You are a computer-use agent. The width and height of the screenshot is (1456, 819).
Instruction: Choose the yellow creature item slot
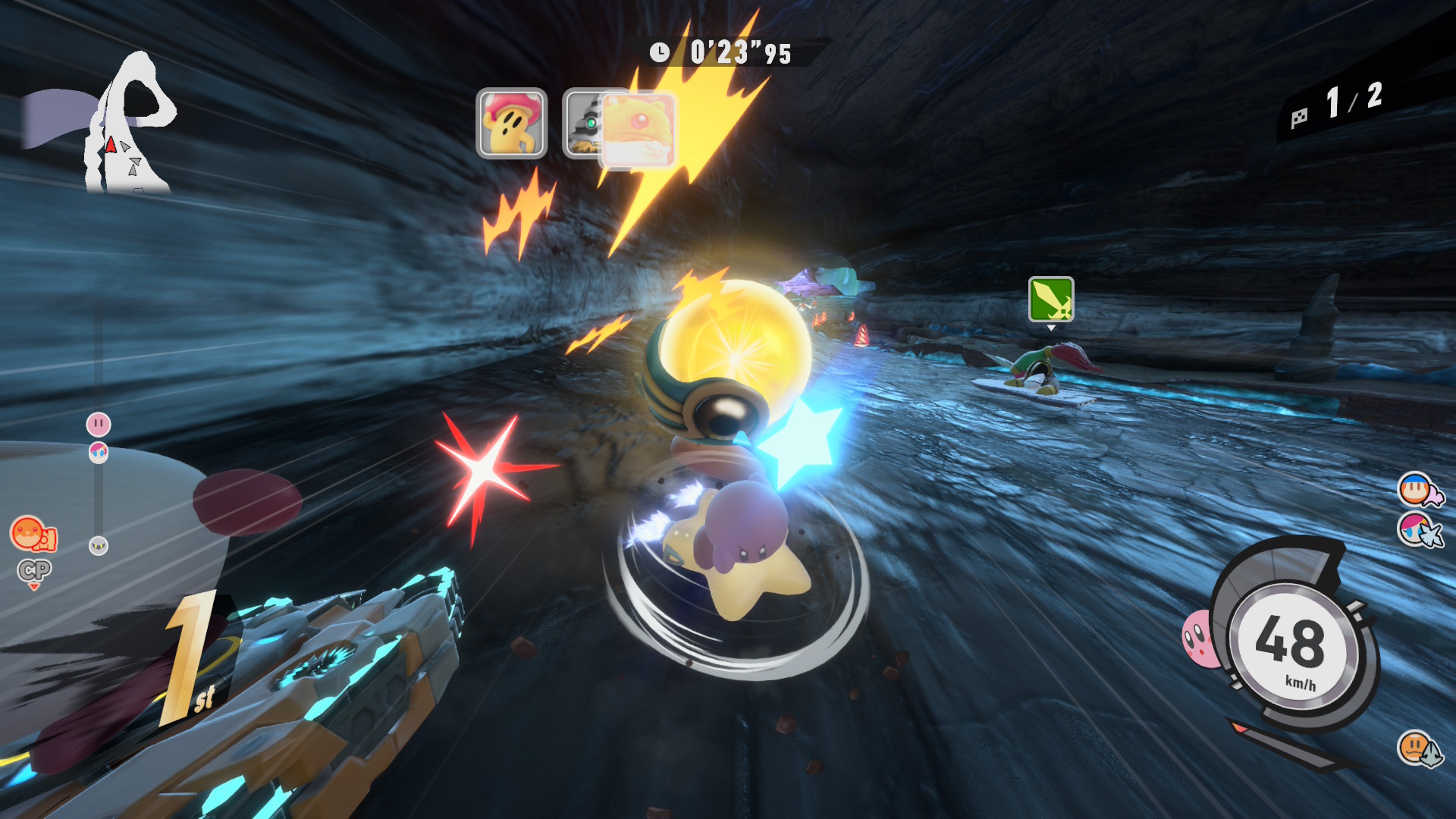pos(637,127)
